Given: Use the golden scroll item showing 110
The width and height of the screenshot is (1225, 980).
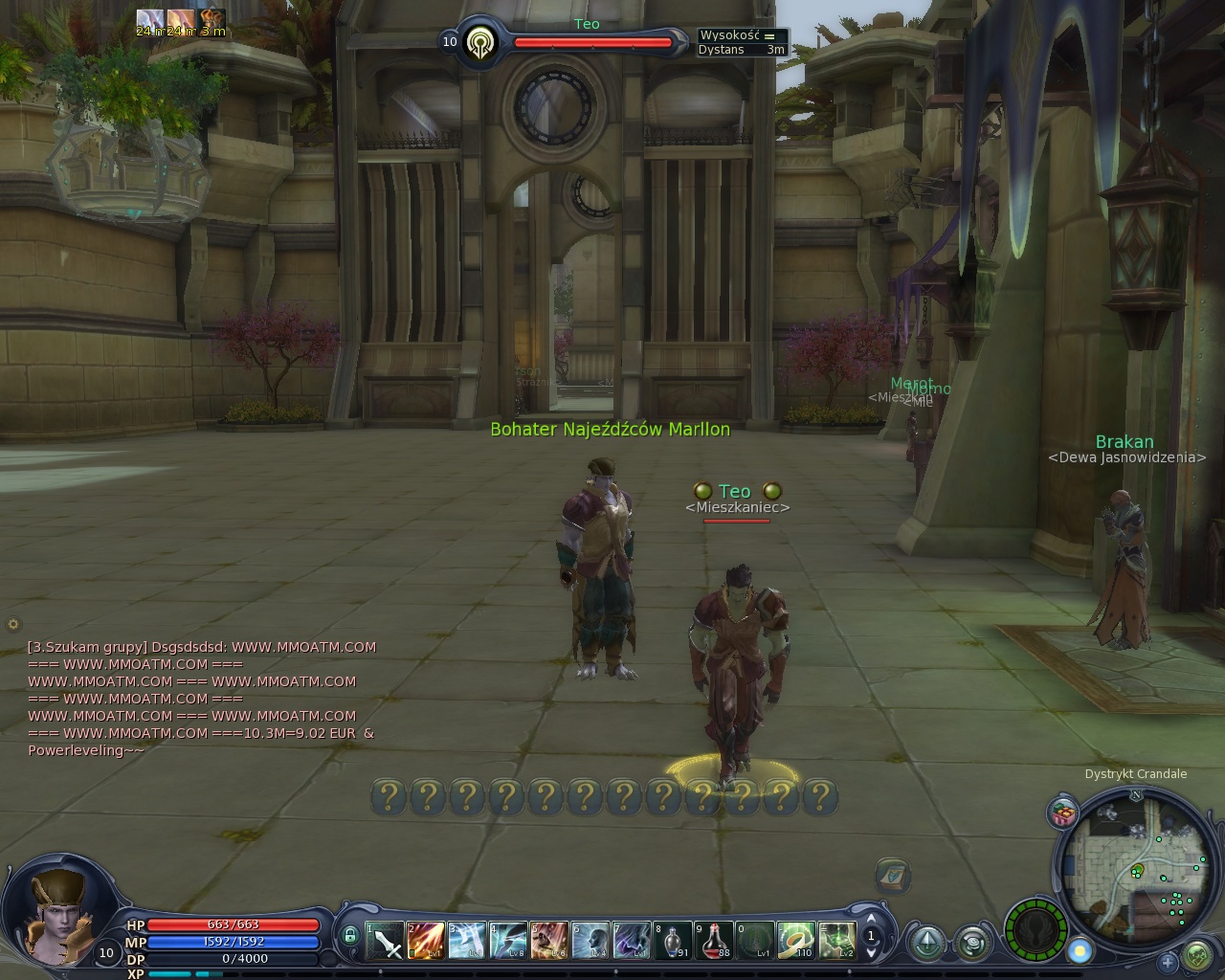Looking at the screenshot, I should [x=796, y=941].
